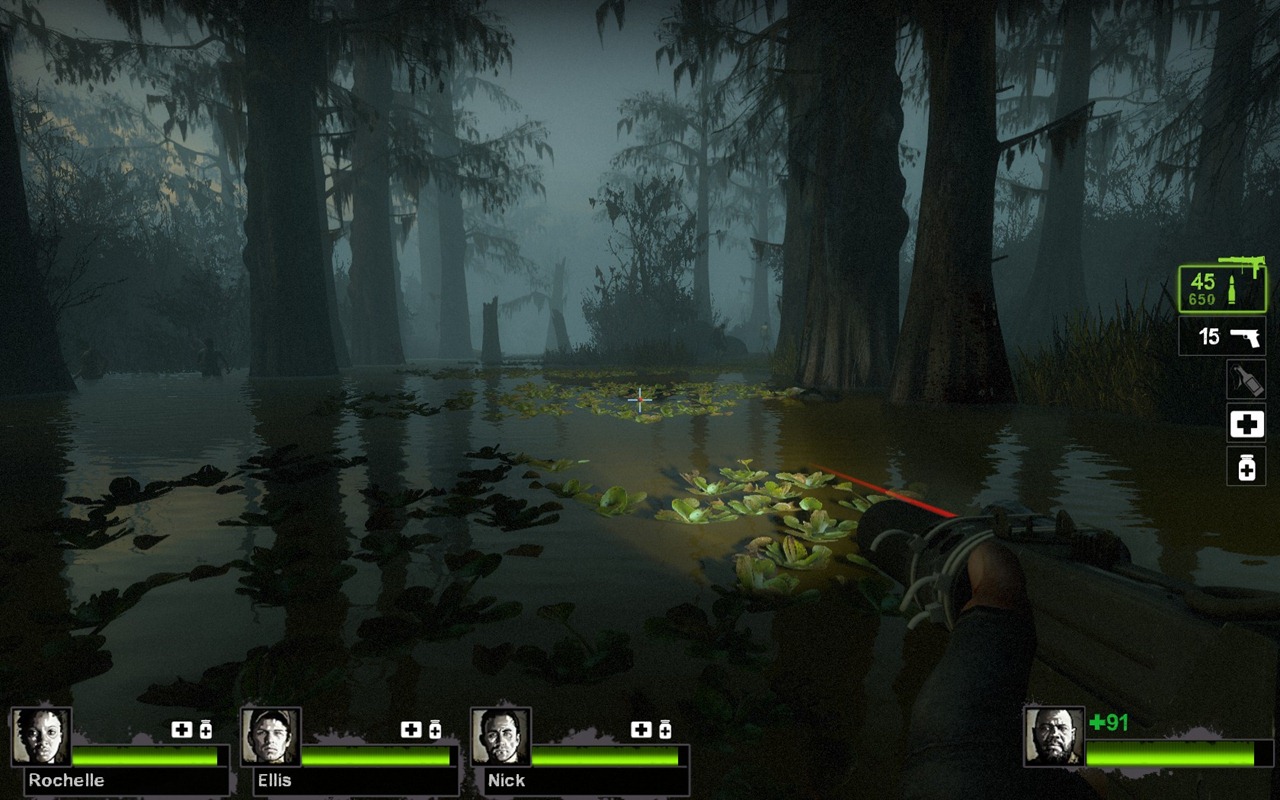Click Rochelle's teammate portrait
1280x800 pixels.
(41, 737)
